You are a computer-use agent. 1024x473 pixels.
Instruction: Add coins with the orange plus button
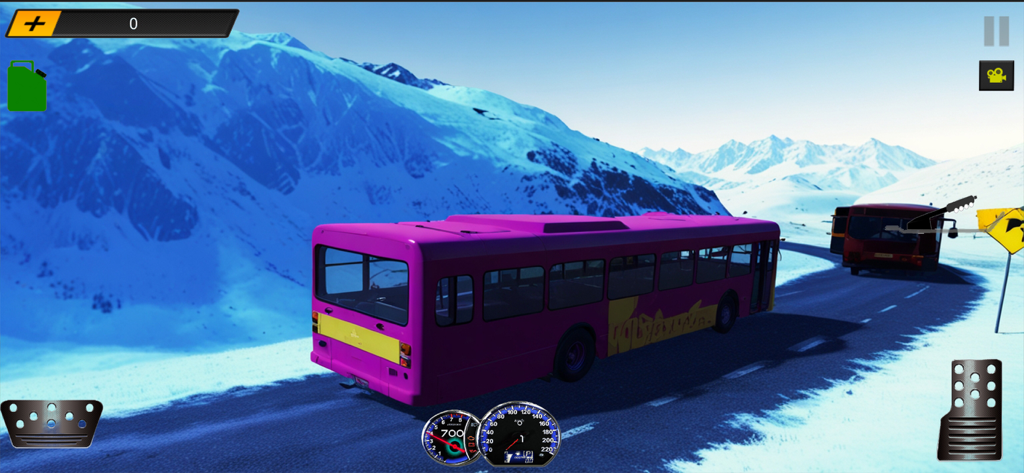coord(35,23)
